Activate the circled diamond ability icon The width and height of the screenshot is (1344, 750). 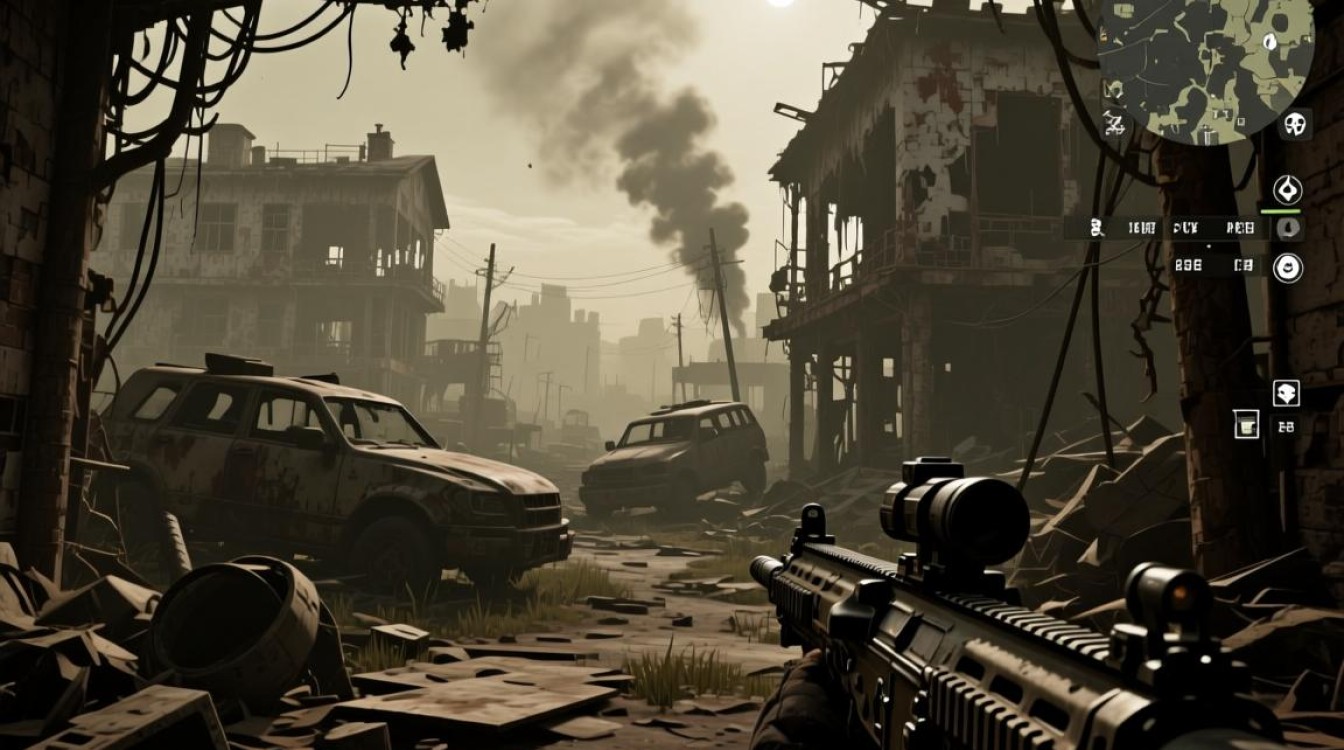click(1287, 189)
